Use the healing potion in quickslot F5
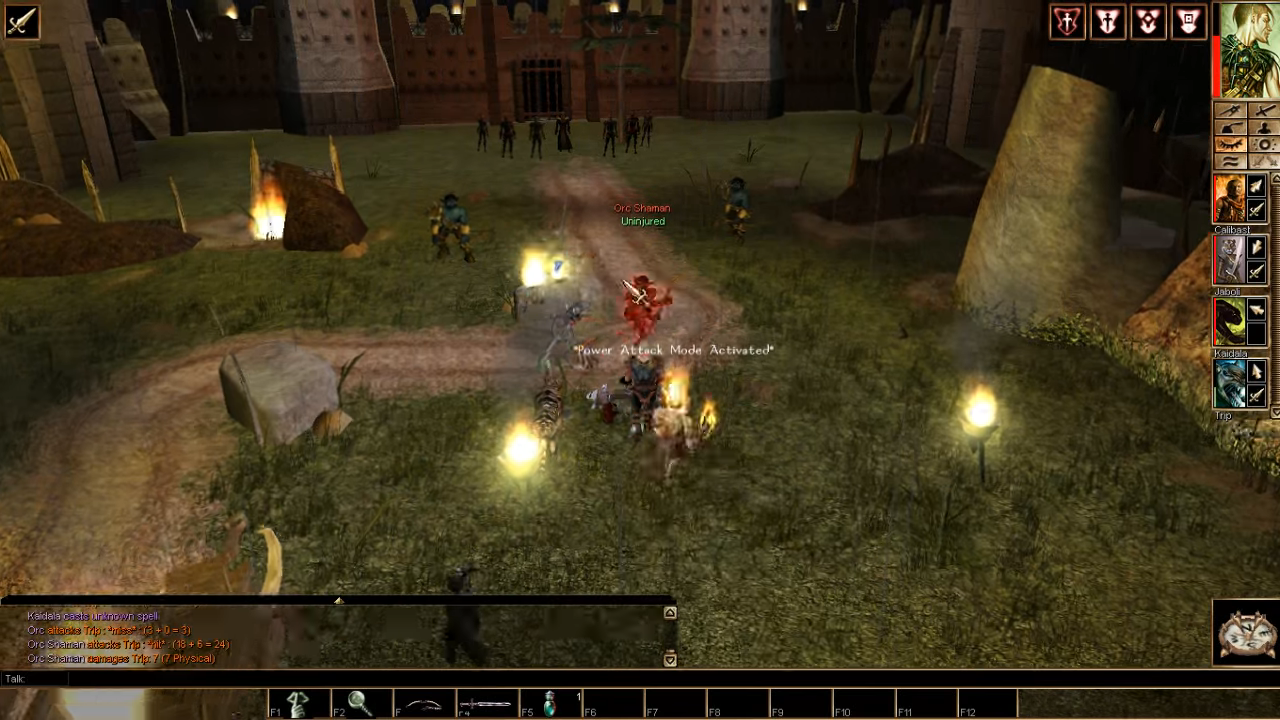Image resolution: width=1280 pixels, height=720 pixels. pos(550,701)
